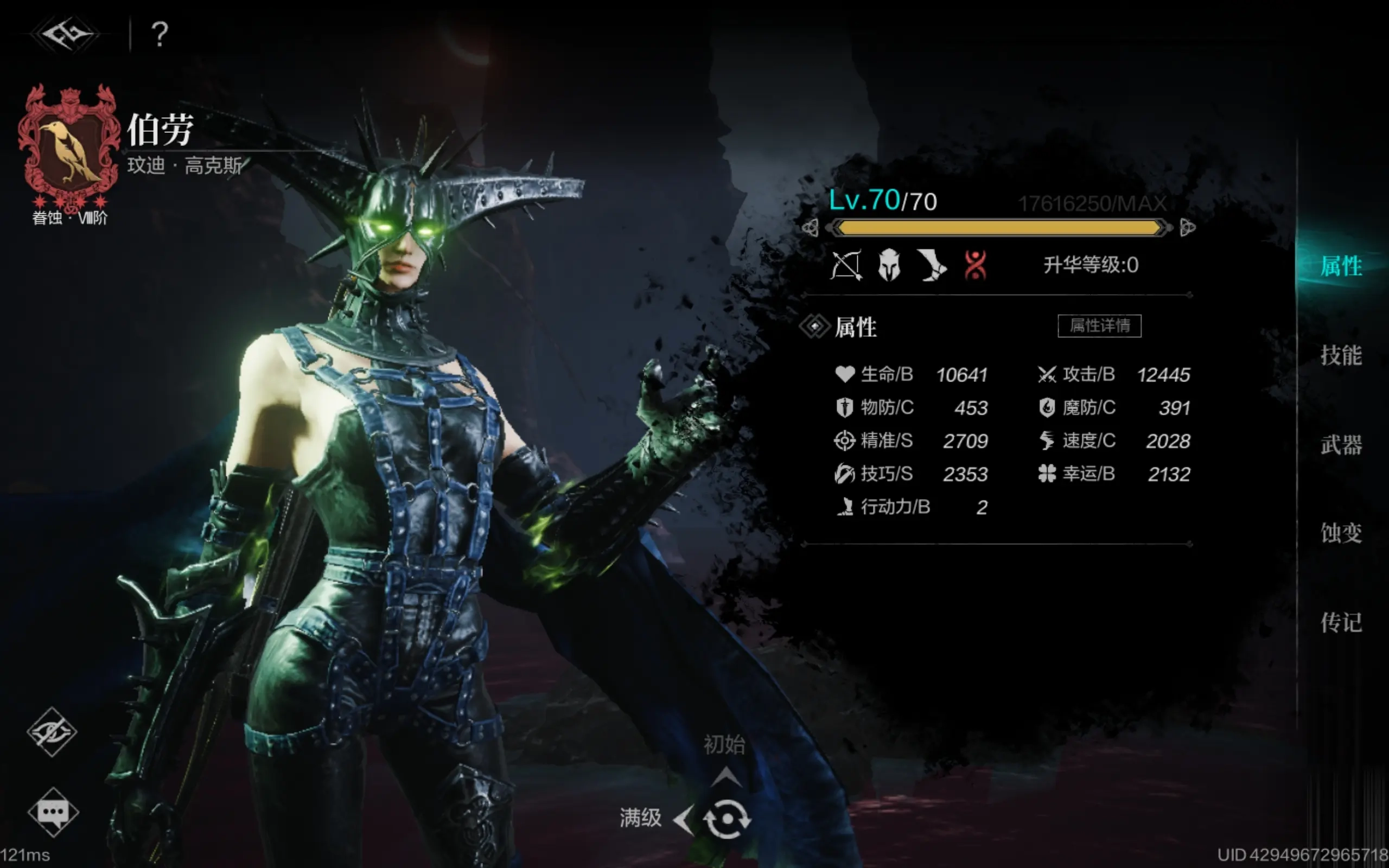This screenshot has height=868, width=1389.
Task: Click the left arrow on level bar
Action: [x=810, y=228]
